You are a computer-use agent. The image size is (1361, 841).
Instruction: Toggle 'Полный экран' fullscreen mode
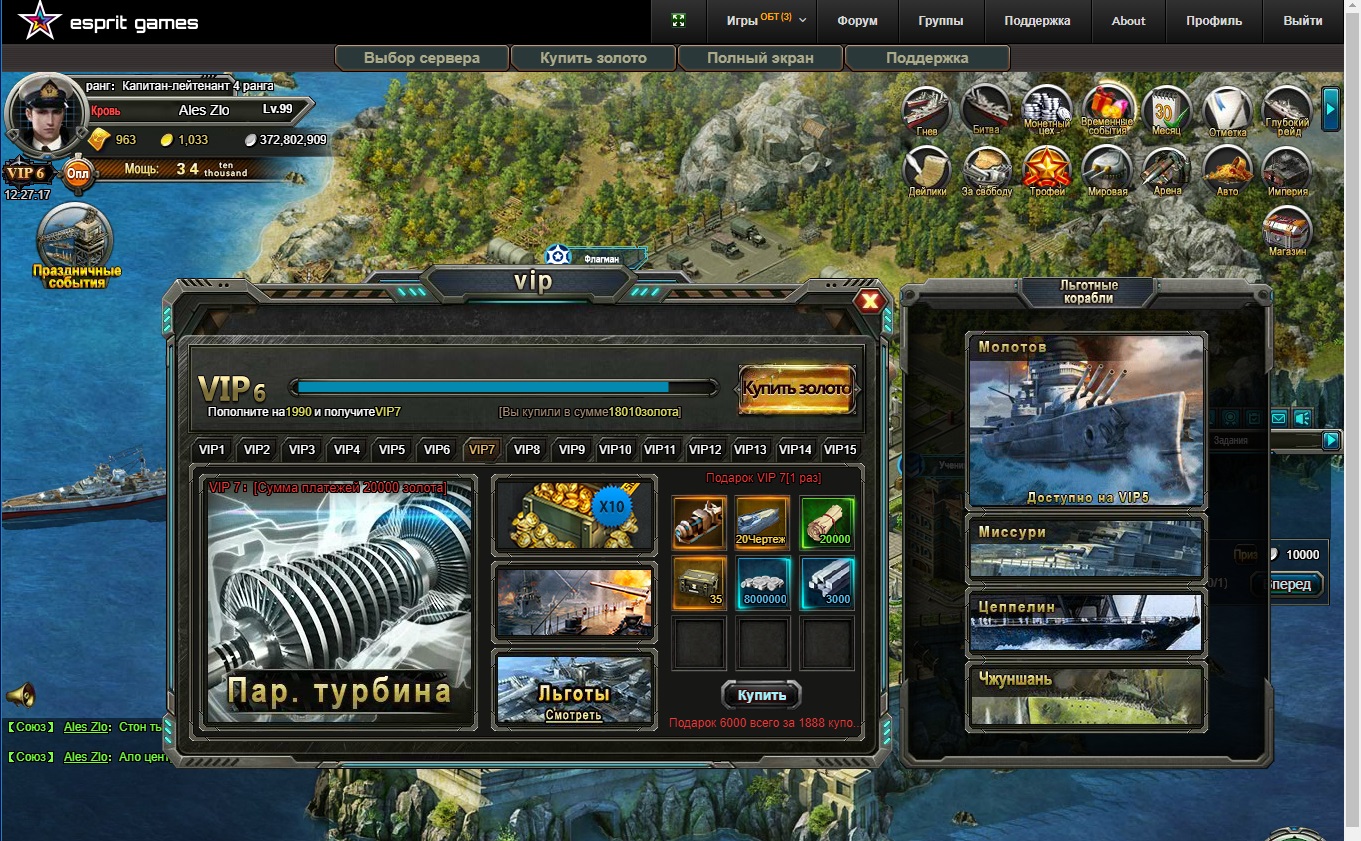pyautogui.click(x=760, y=58)
